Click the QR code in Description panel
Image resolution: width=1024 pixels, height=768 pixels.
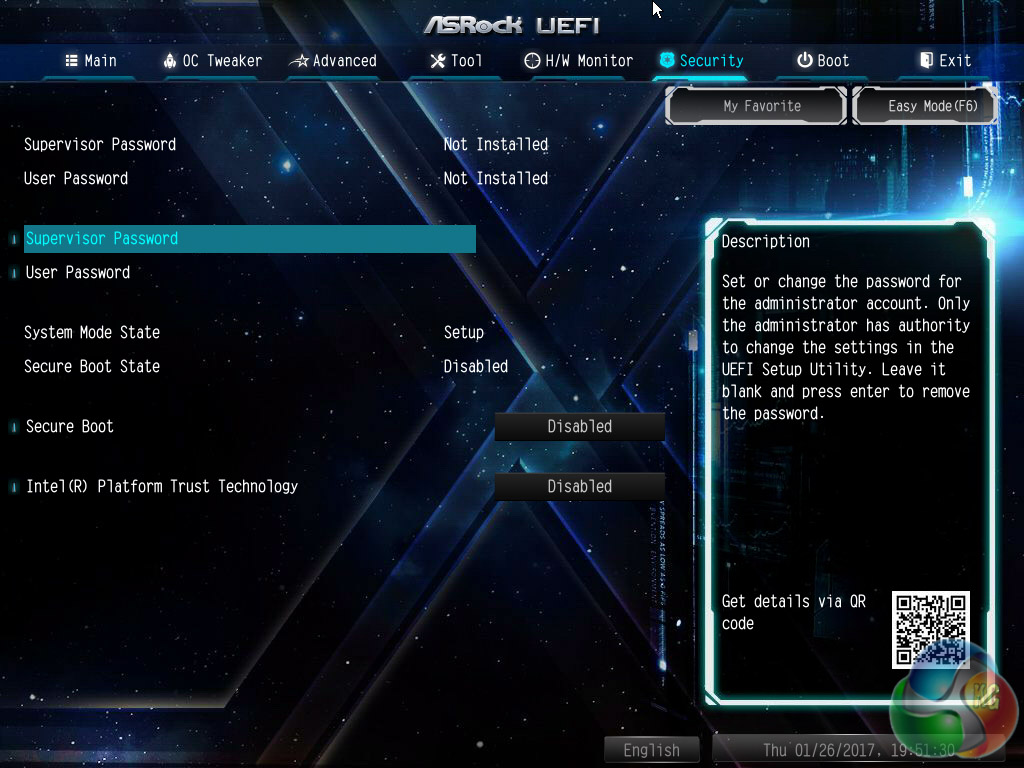pyautogui.click(x=930, y=629)
